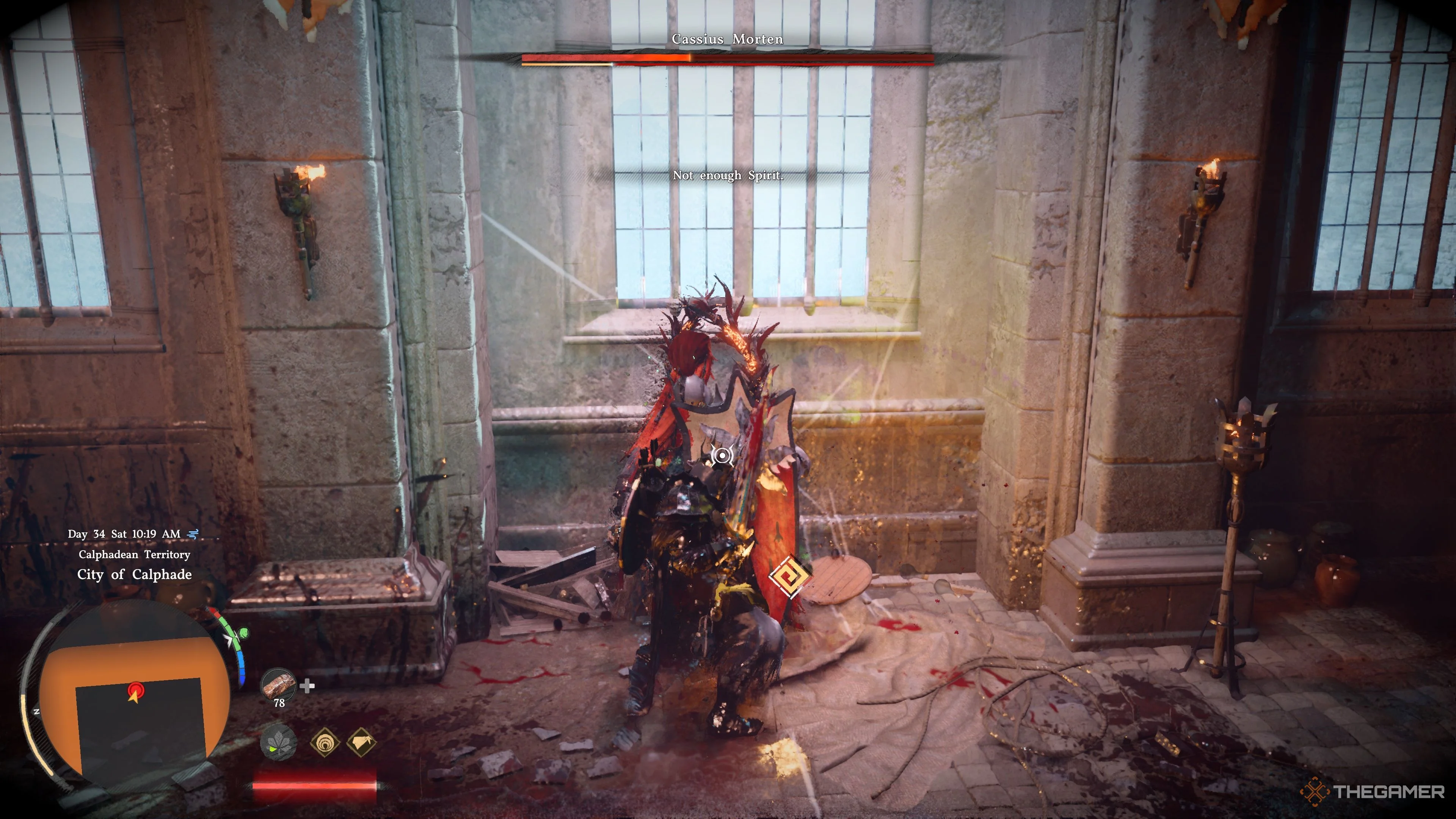
Task: Use the cloth-shaped diamond ability icon
Action: [x=361, y=742]
